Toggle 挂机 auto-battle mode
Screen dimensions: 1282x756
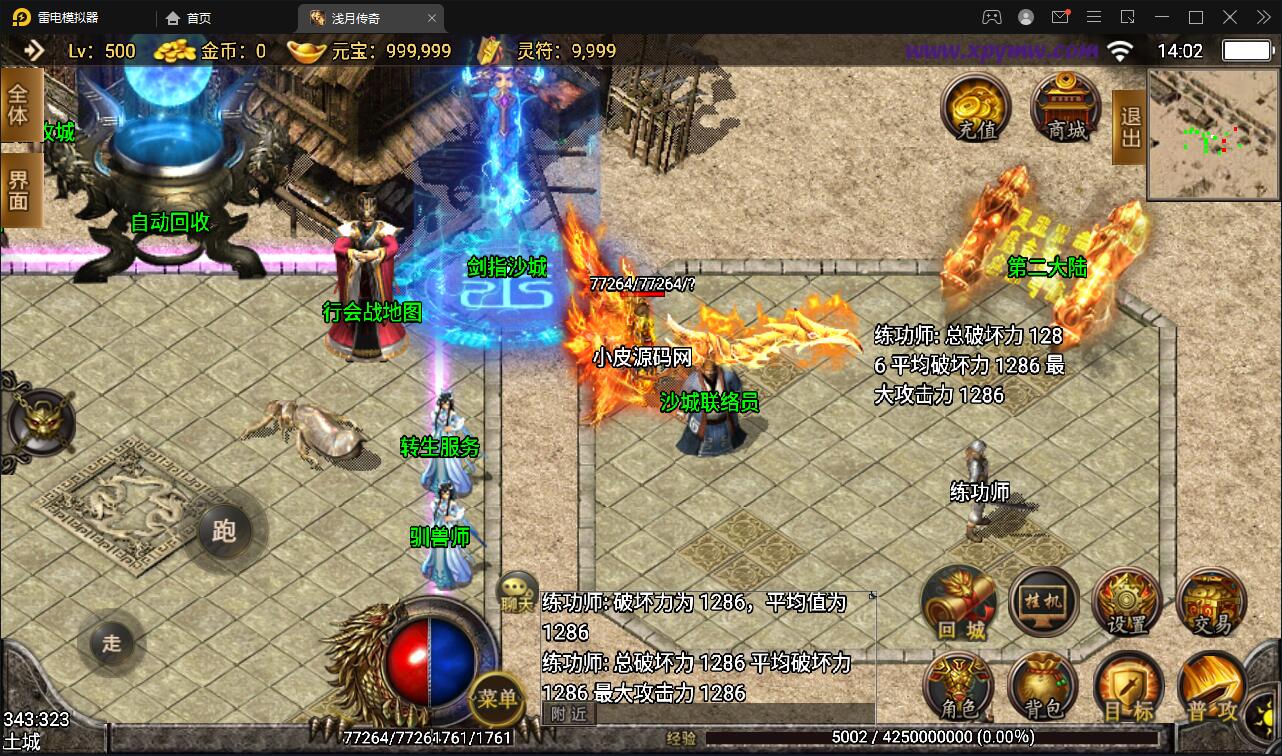[1044, 602]
